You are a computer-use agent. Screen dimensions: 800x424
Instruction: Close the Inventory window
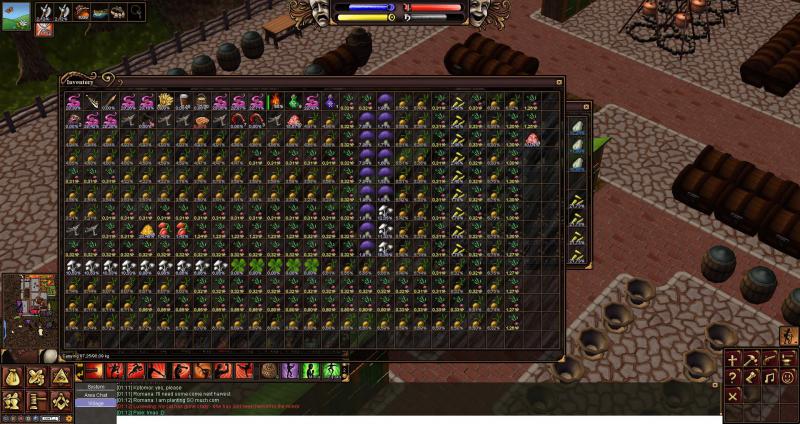[560, 82]
